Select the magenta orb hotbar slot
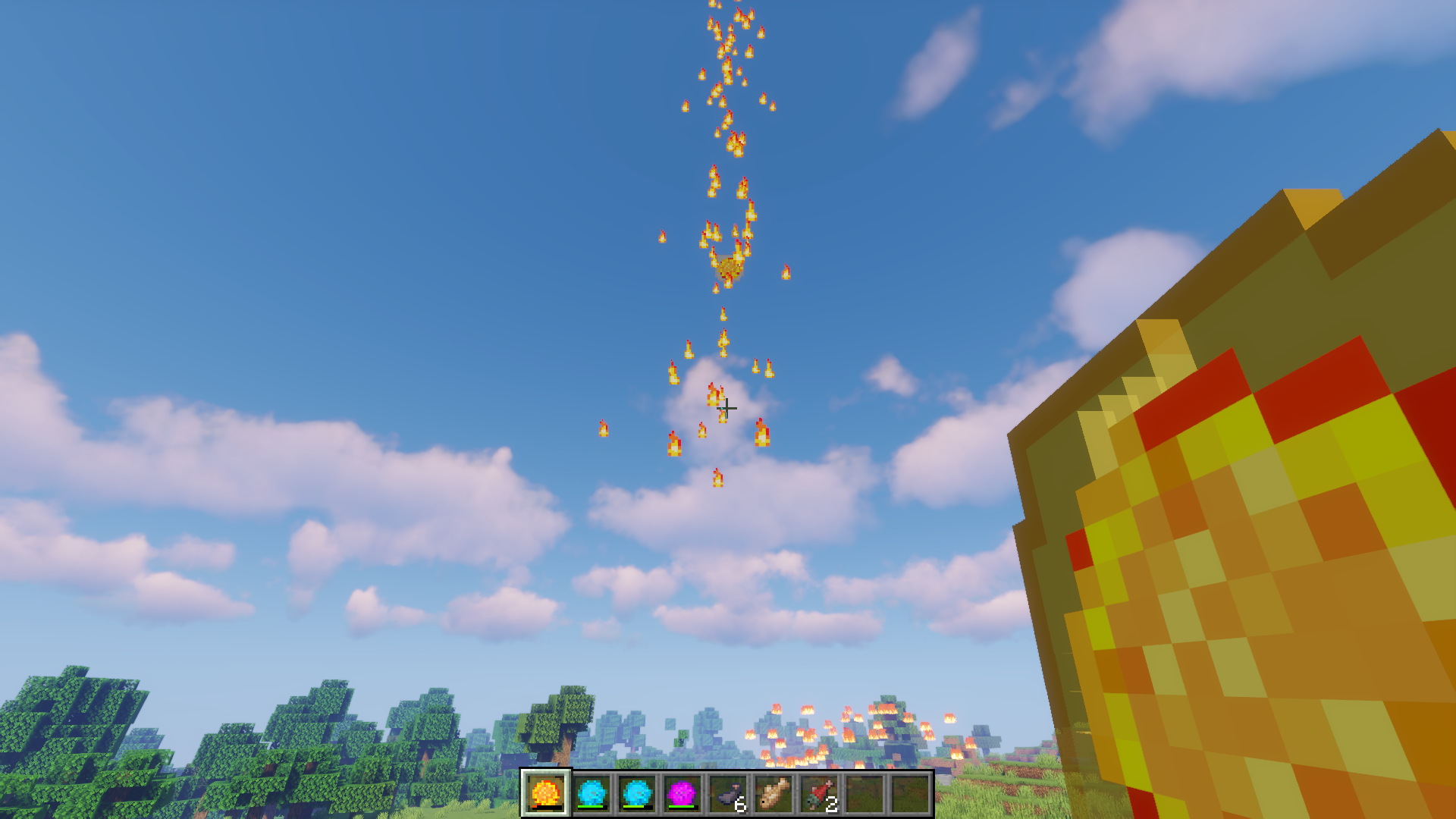Screen dimensions: 1456x819 point(682,794)
